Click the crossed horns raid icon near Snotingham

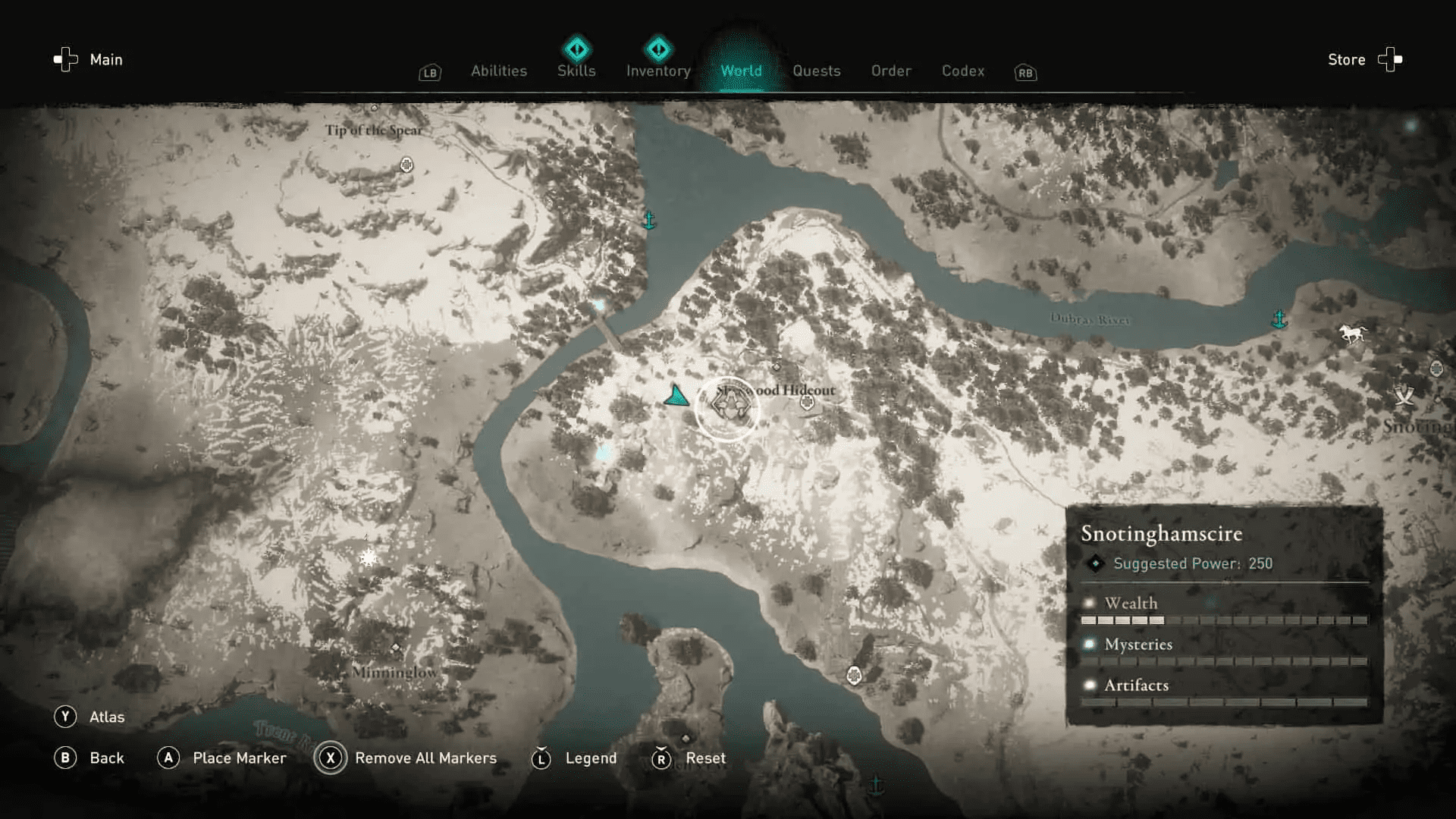pos(1404,394)
